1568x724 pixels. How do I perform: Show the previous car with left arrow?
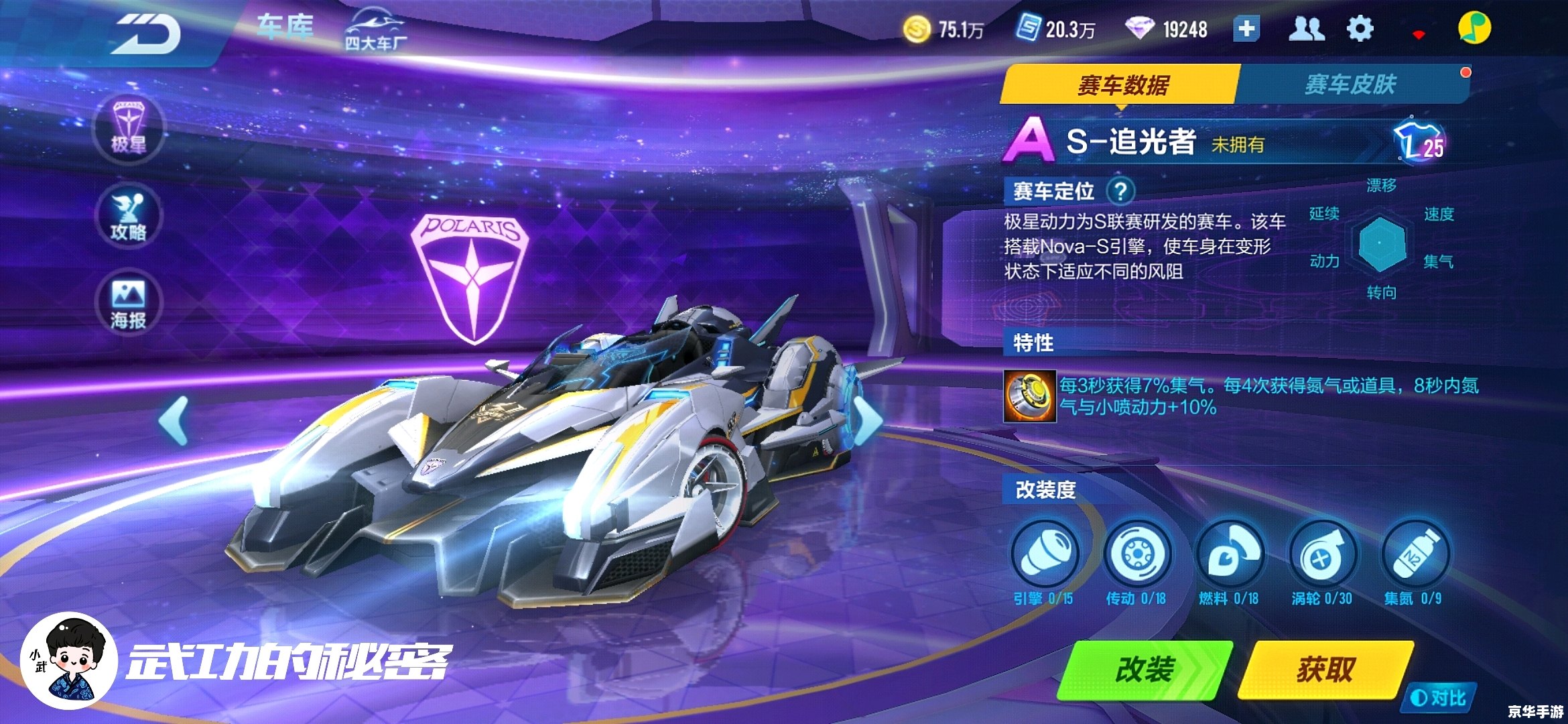click(x=174, y=420)
